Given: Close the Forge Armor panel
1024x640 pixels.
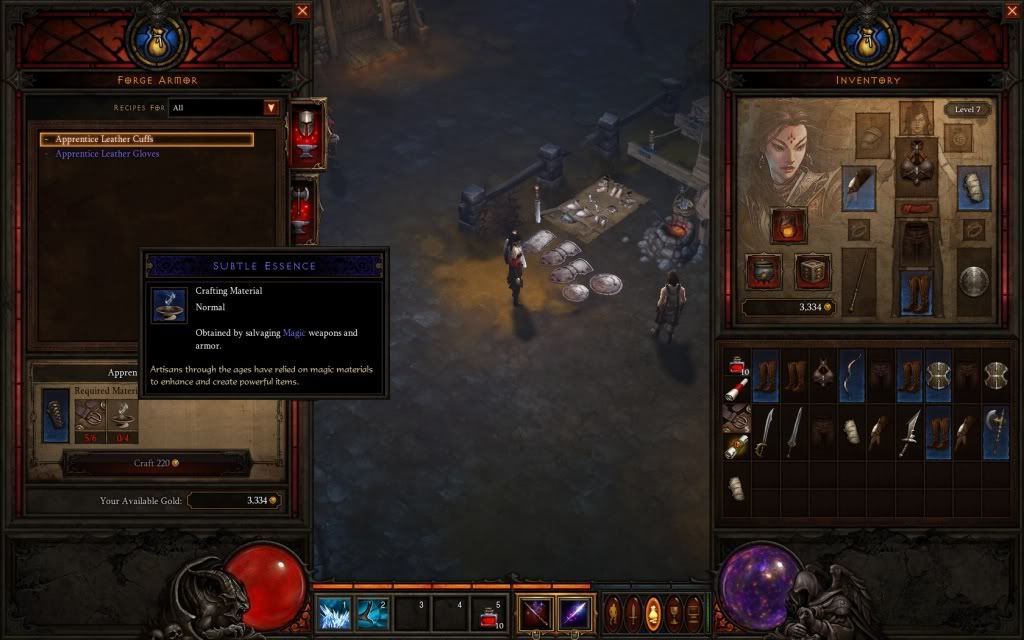Looking at the screenshot, I should 302,12.
